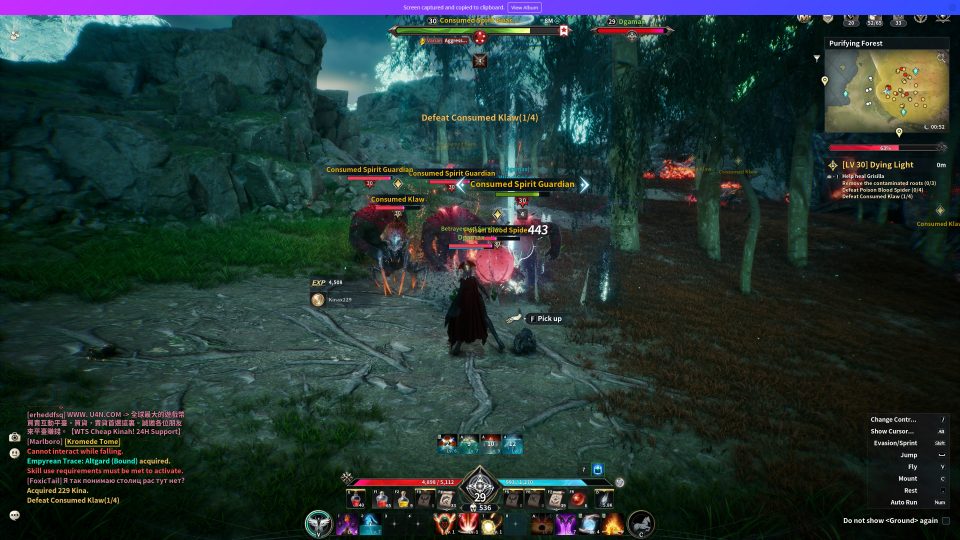This screenshot has height=540, width=960.
Task: Open the emote face icon beside chat
Action: pyautogui.click(x=14, y=452)
